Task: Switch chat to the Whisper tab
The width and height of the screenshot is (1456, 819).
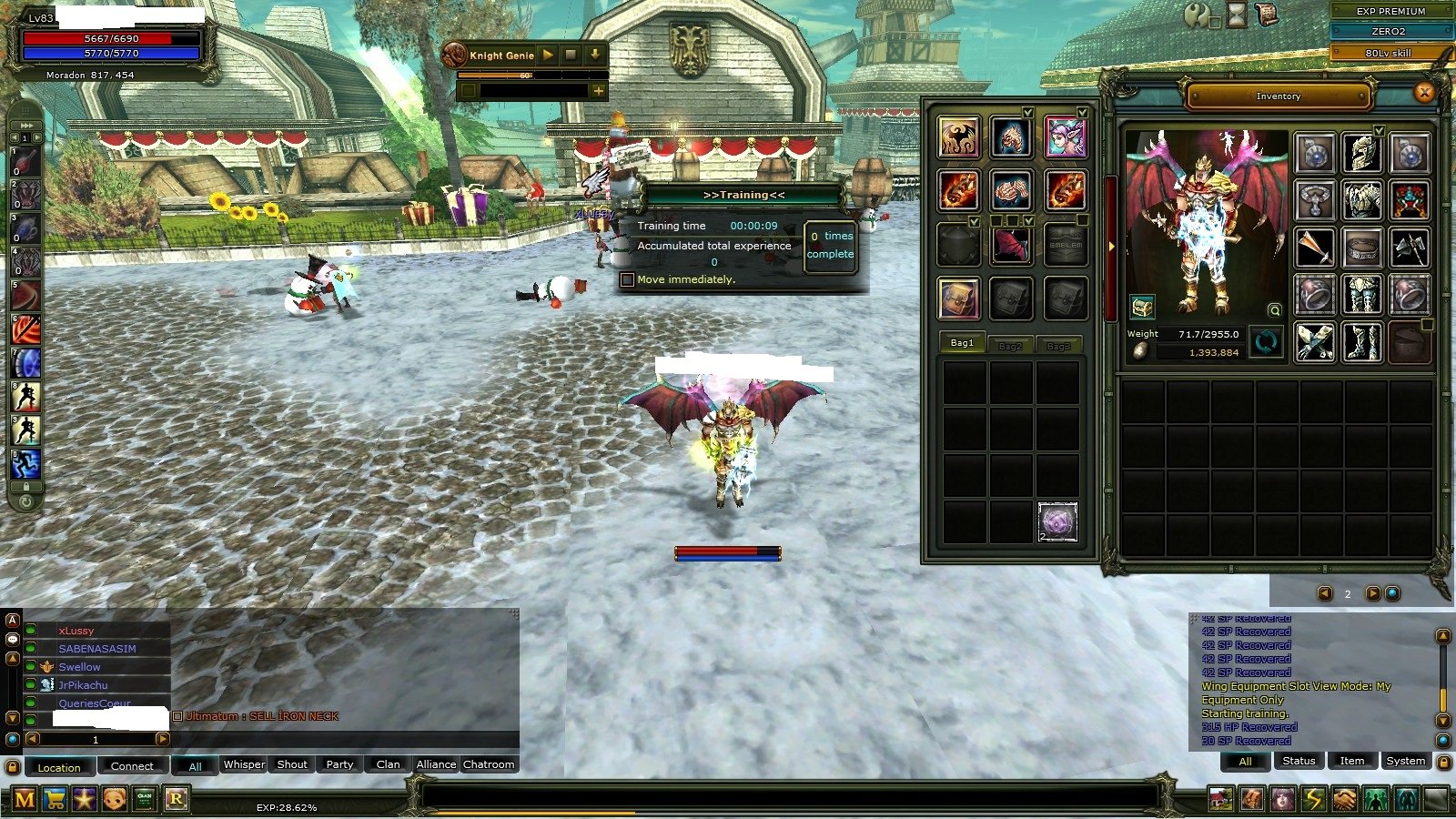Action: coord(244,764)
